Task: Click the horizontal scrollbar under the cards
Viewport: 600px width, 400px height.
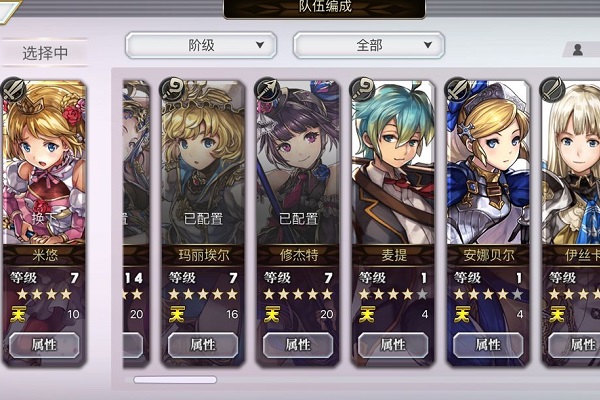Action: click(x=175, y=380)
